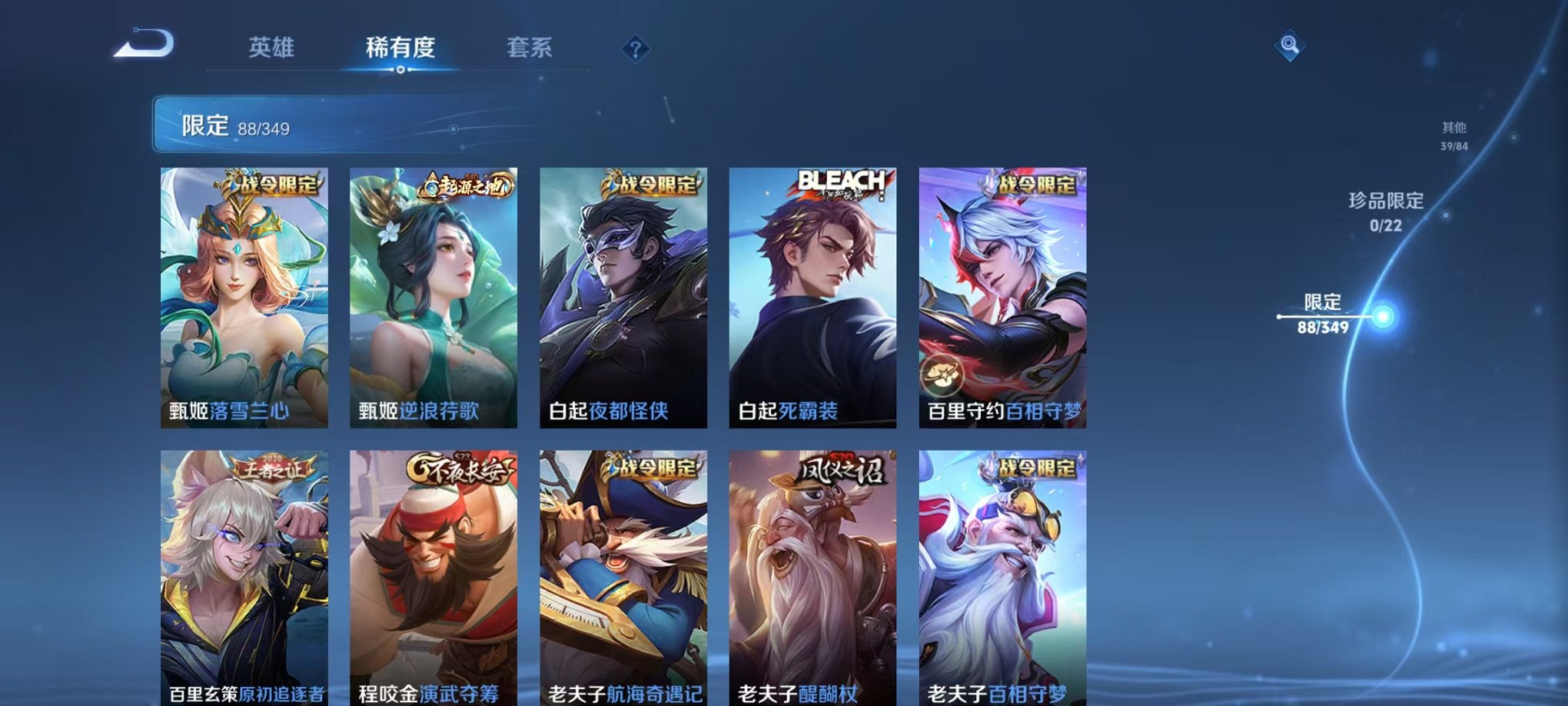Select the 其他 39/84 category
Image resolution: width=1568 pixels, height=706 pixels.
pos(1455,137)
